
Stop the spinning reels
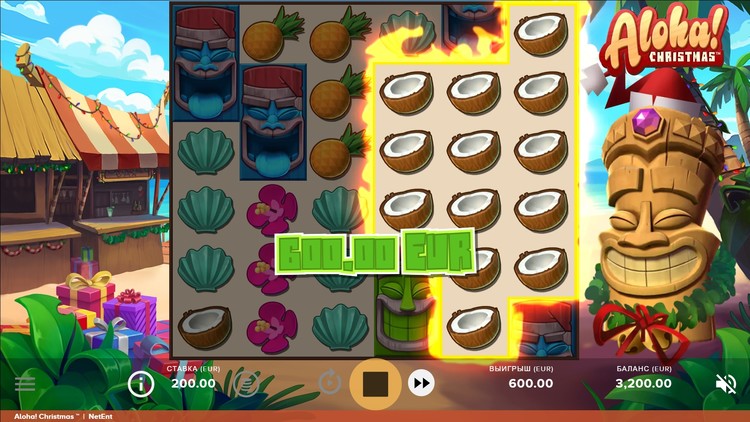(x=375, y=383)
